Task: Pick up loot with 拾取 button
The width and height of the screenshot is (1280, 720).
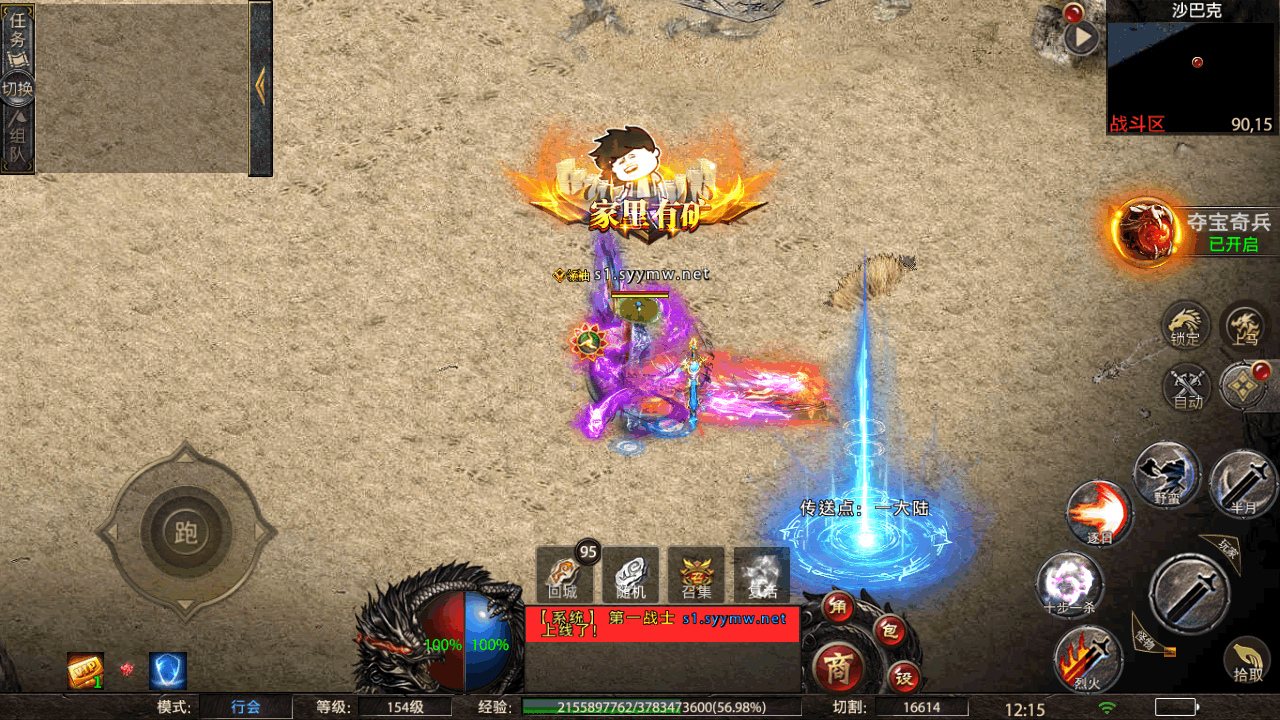Action: pyautogui.click(x=1247, y=660)
